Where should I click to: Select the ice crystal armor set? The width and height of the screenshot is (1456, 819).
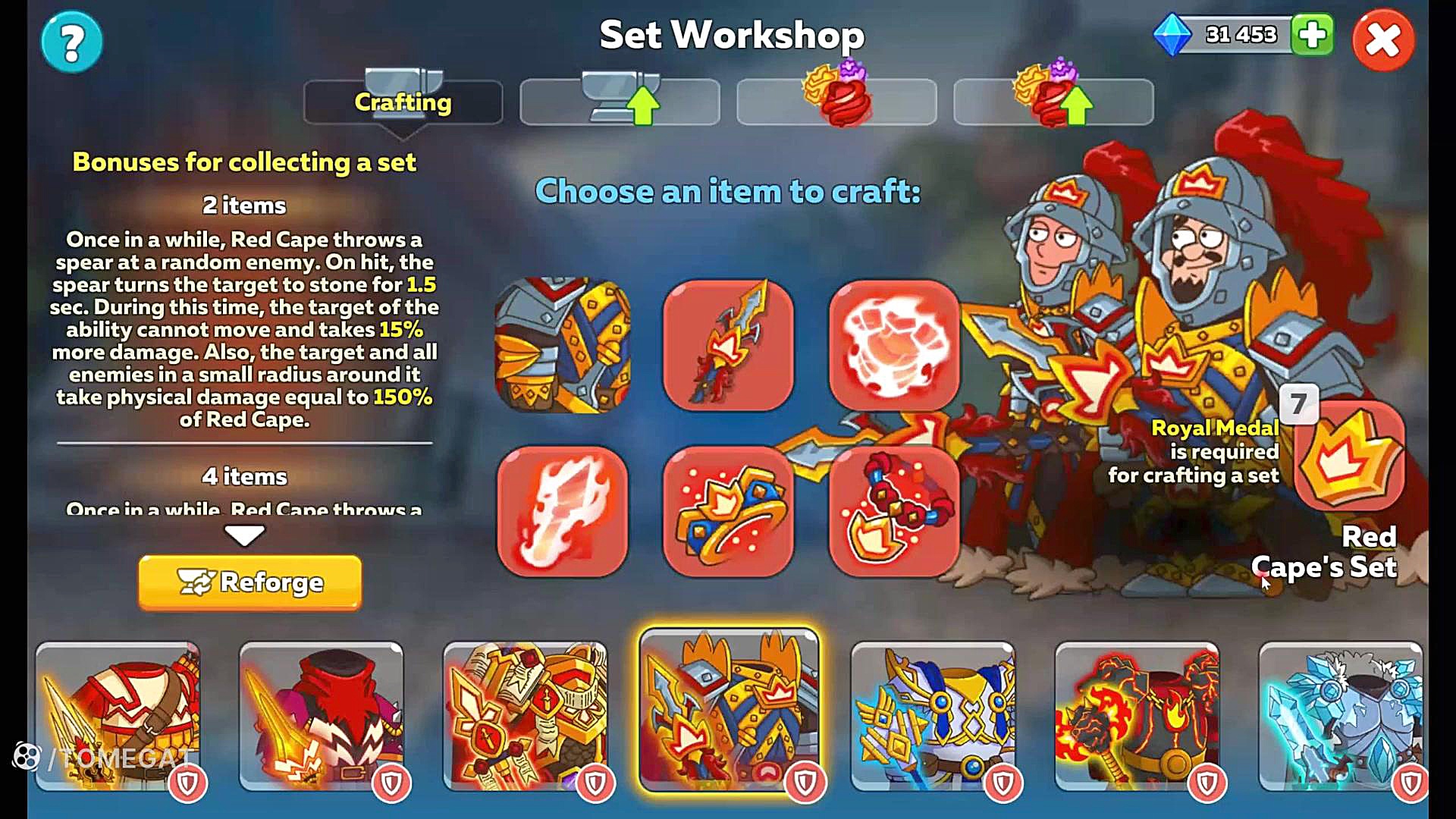[x=1341, y=717]
